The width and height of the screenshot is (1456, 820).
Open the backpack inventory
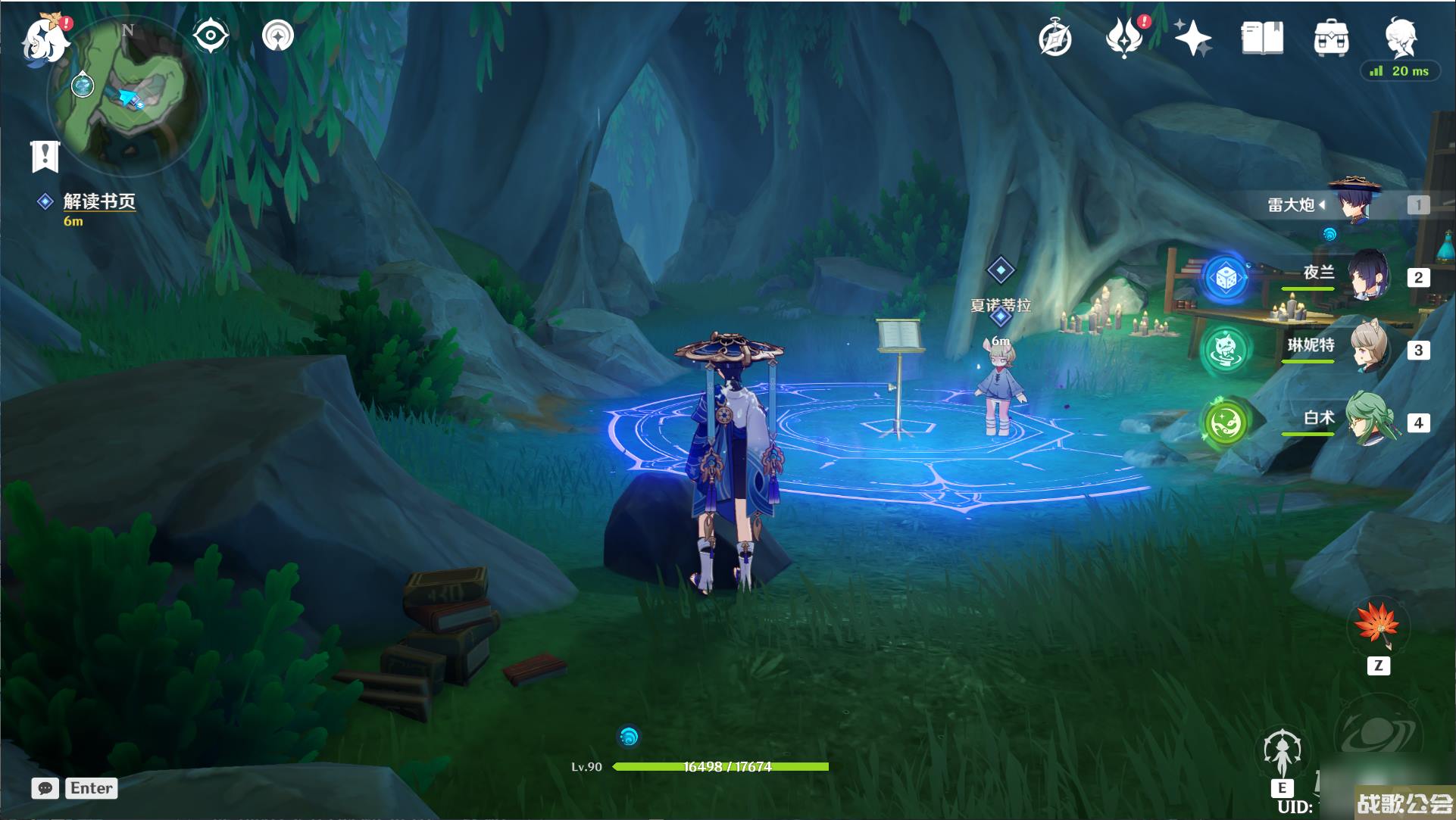(1331, 38)
